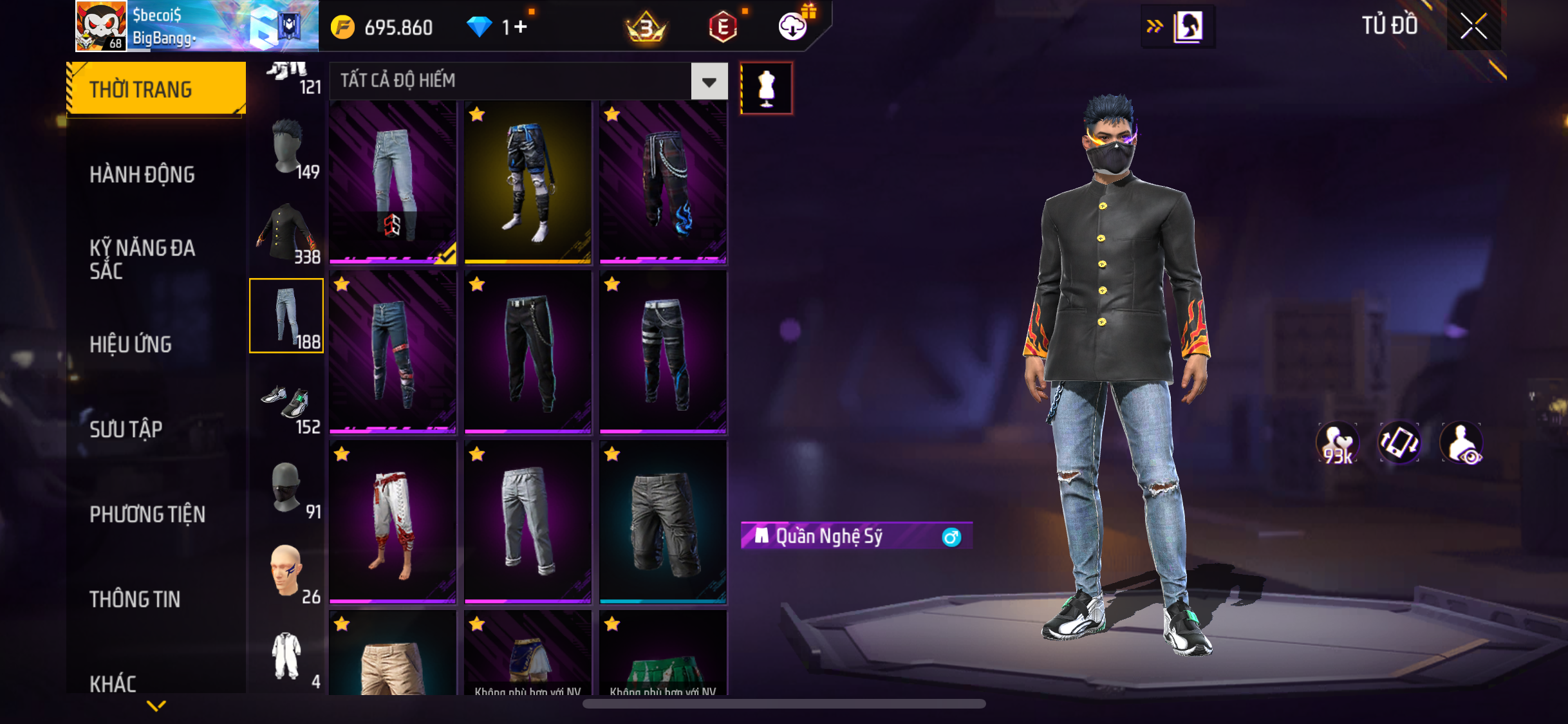Screen dimensions: 1568x724
Task: Expand the TẤT CẢ ĐỘ HIẾM rarity dropdown
Action: tap(709, 82)
